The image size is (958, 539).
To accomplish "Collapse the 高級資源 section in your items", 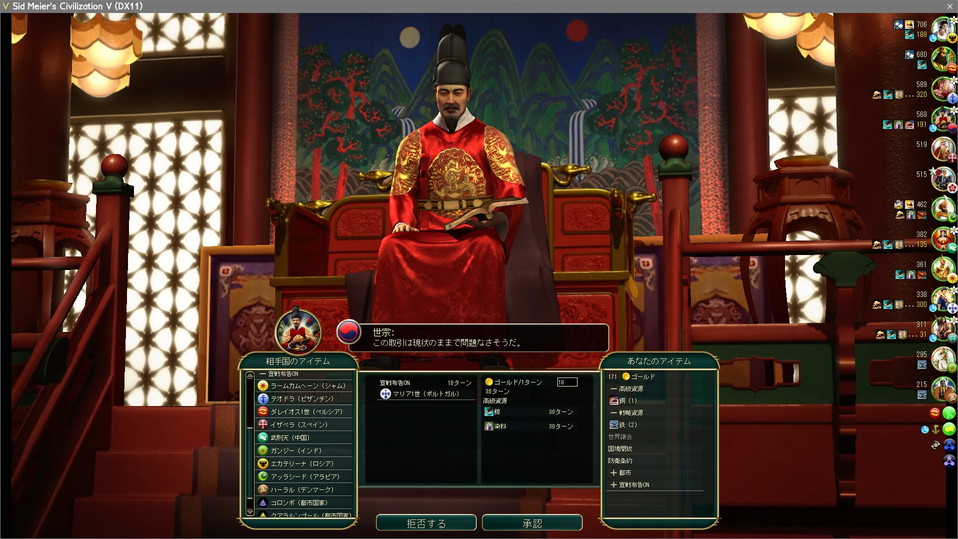I will pyautogui.click(x=630, y=388).
